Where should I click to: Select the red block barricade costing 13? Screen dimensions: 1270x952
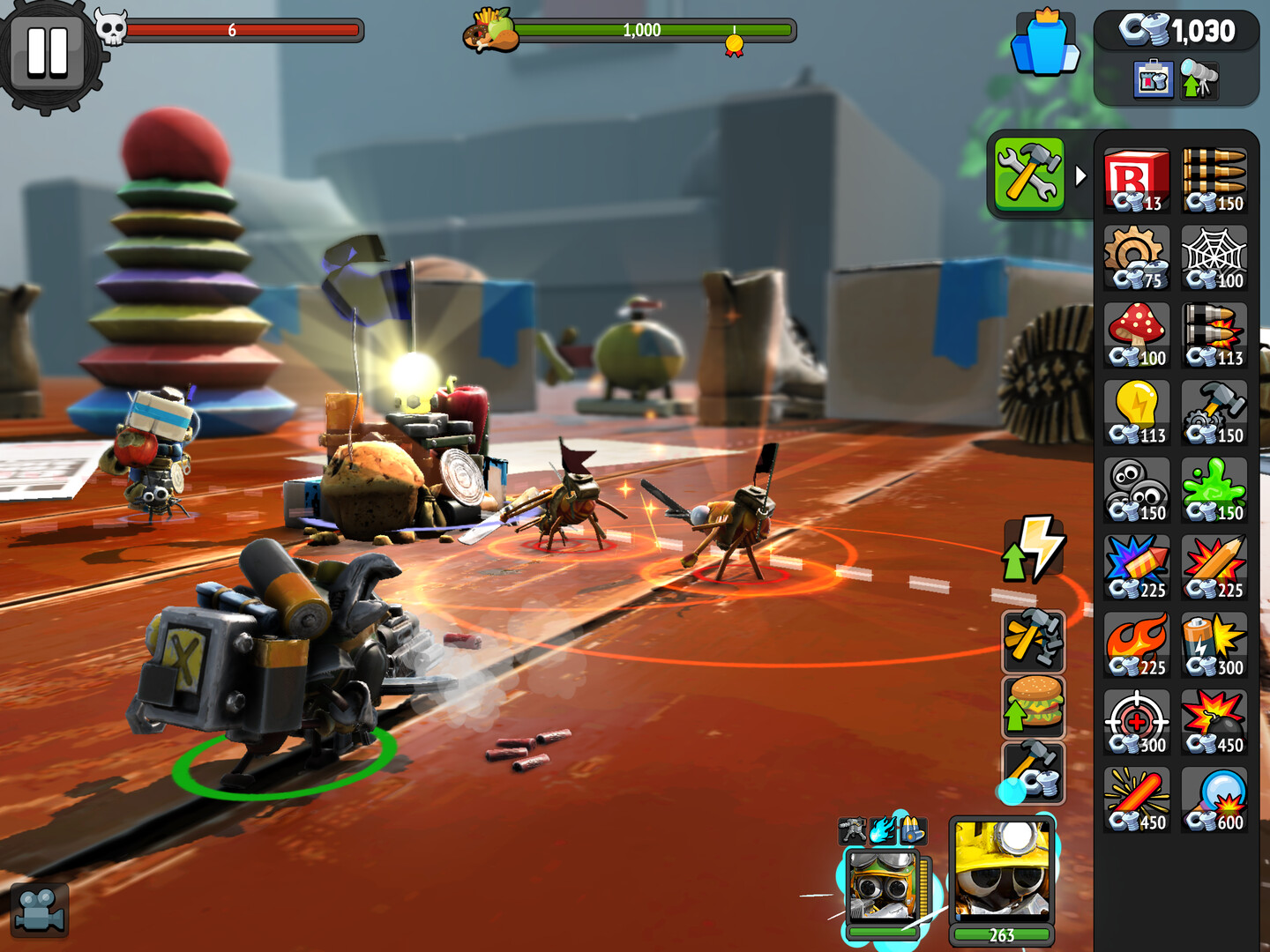click(x=1136, y=179)
